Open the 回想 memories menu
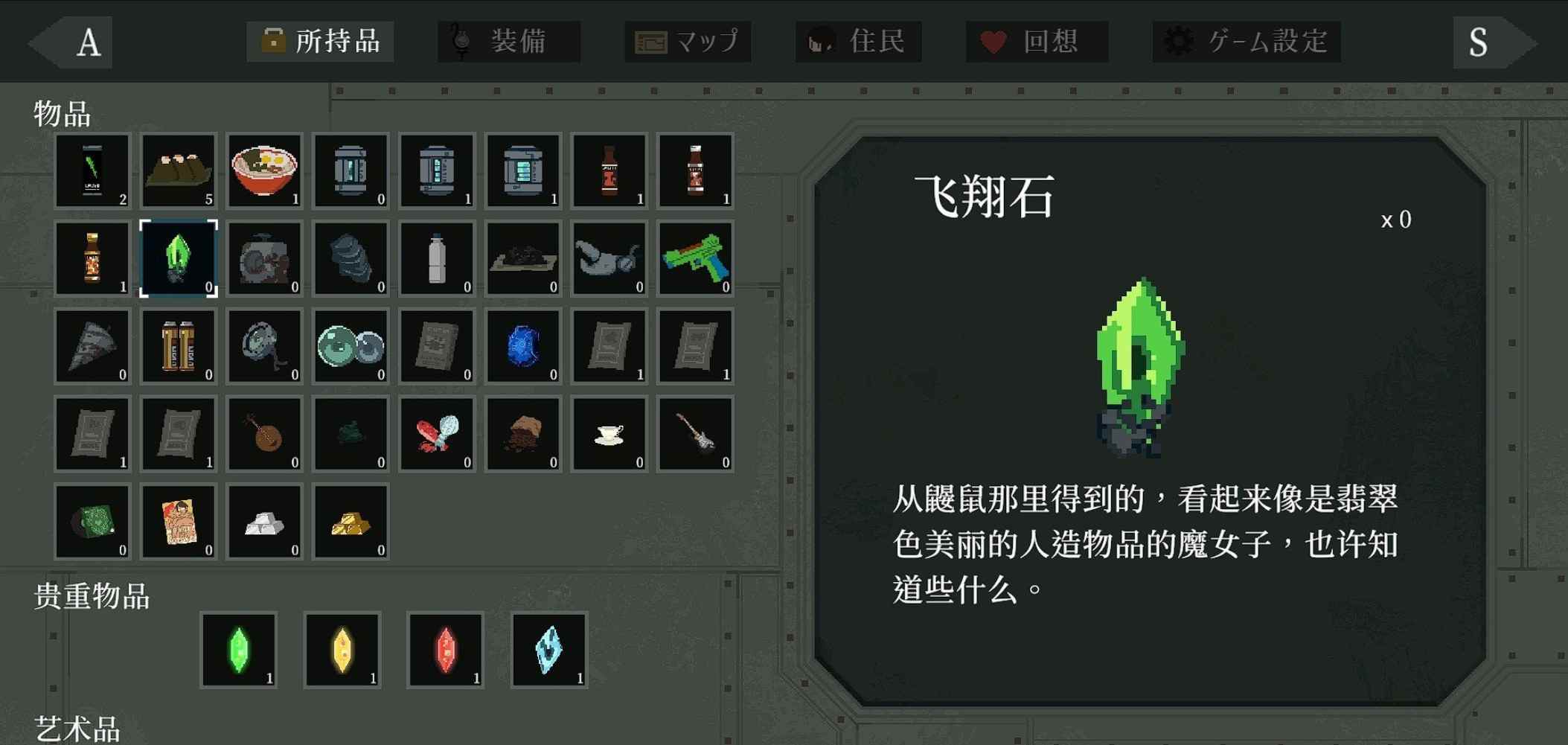The image size is (1568, 745). coord(1037,42)
